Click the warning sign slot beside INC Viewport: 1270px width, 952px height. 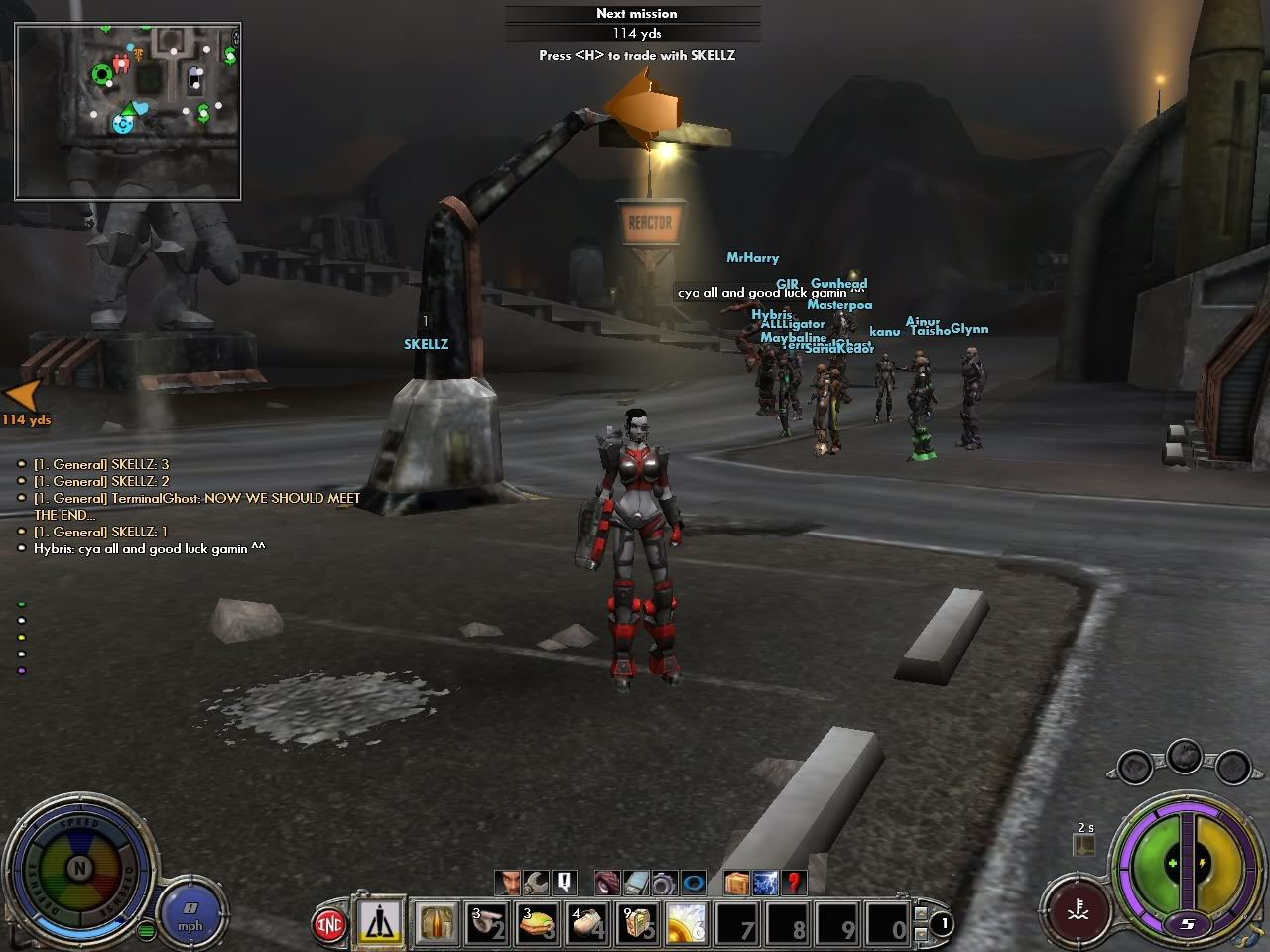pyautogui.click(x=381, y=923)
